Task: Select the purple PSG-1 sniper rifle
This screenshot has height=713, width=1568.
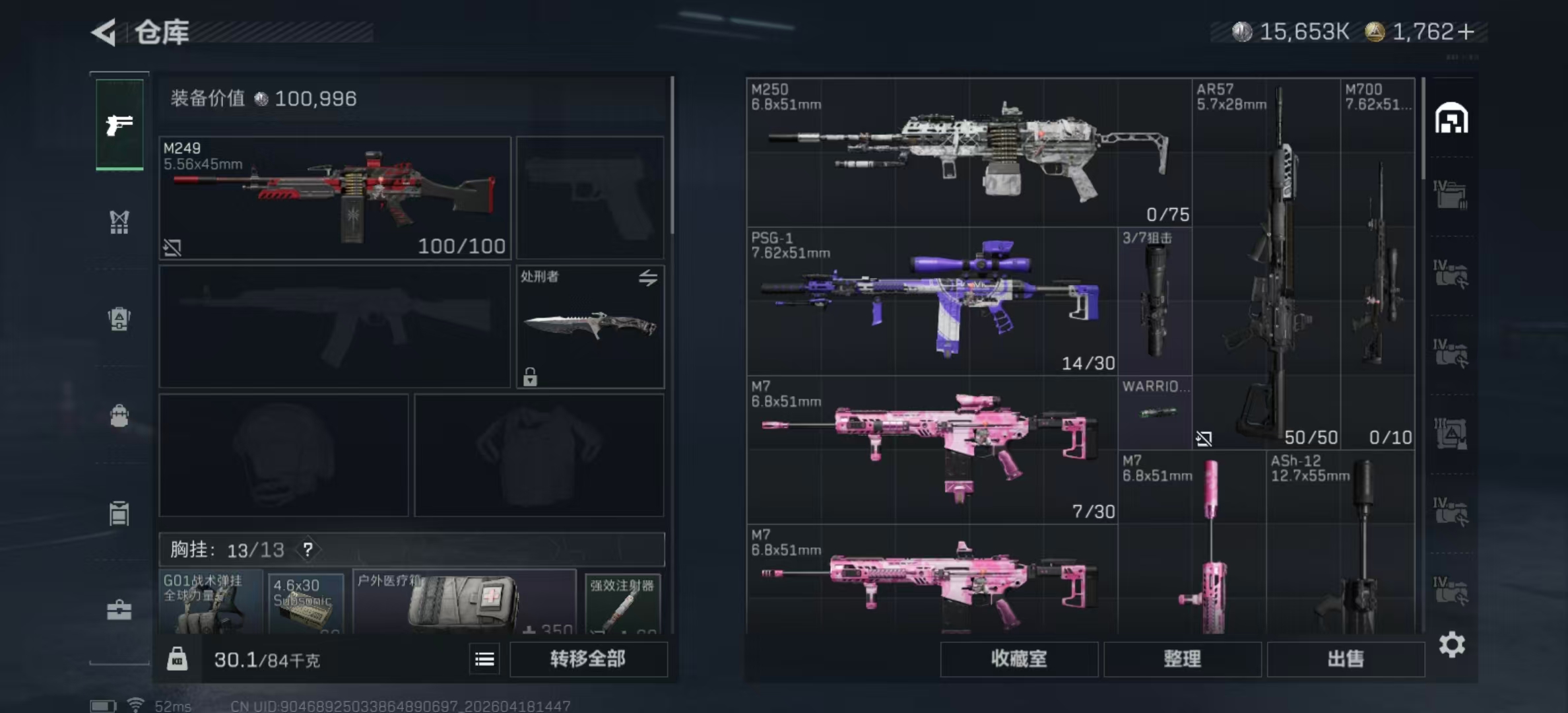Action: [931, 301]
